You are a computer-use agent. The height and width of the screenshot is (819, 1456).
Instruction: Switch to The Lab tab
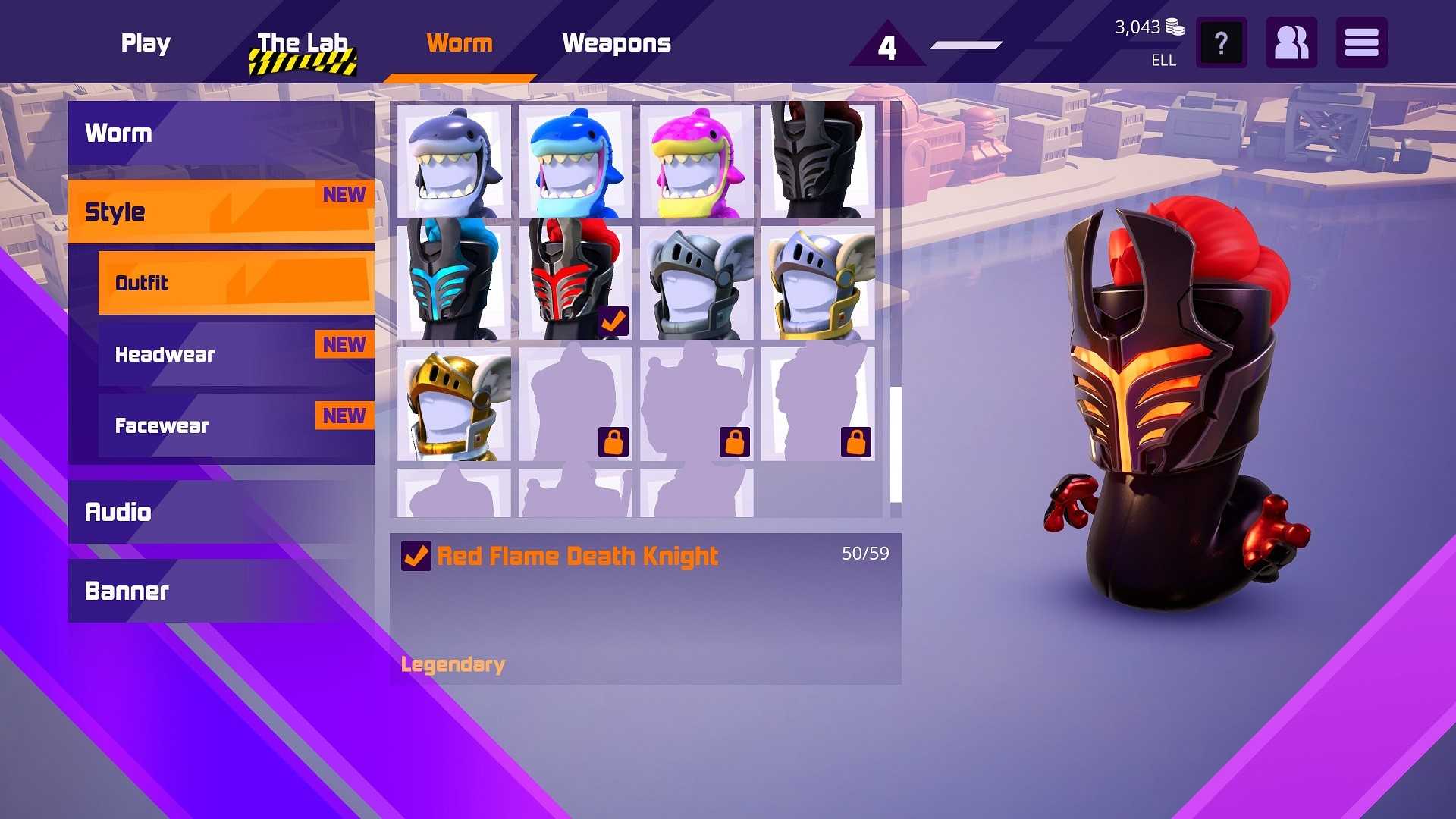tap(302, 43)
